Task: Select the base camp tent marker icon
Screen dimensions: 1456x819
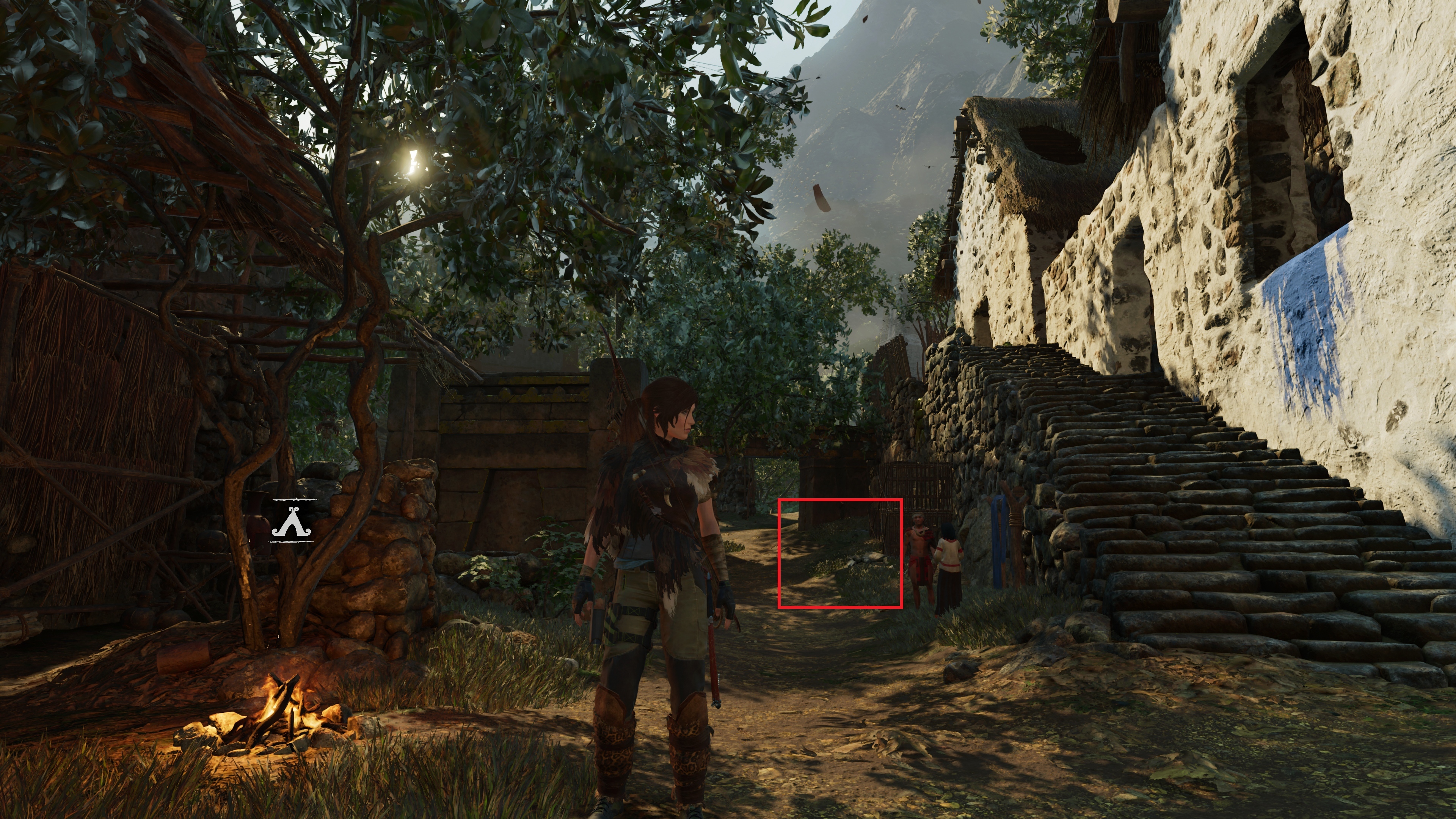Action: 292,521
